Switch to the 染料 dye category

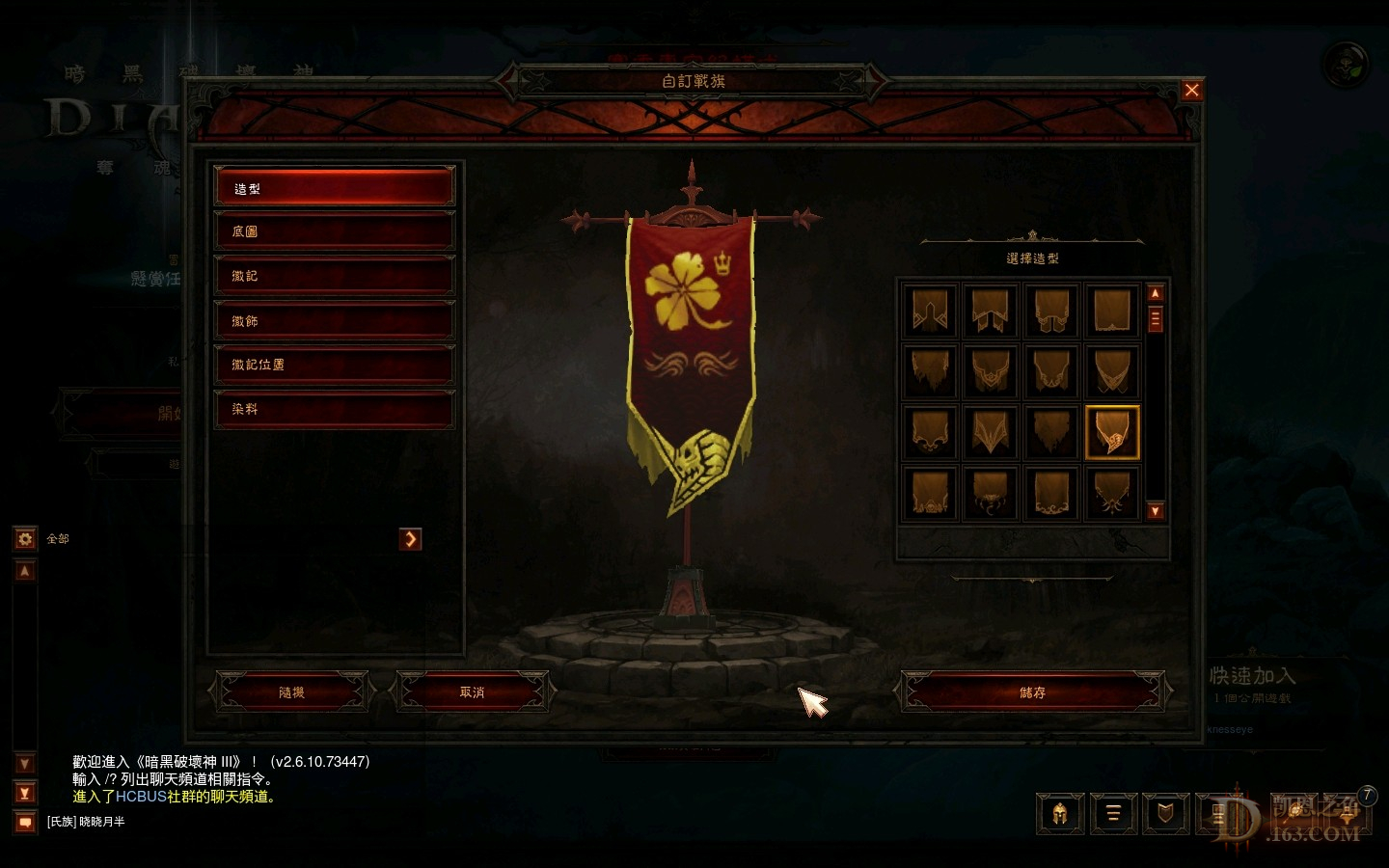pyautogui.click(x=334, y=409)
